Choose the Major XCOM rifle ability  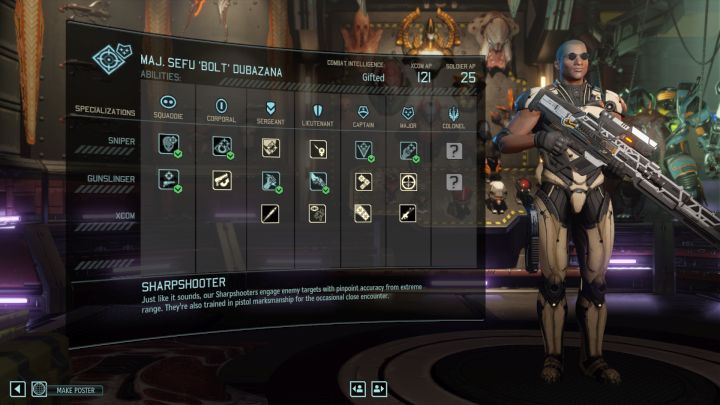click(408, 212)
